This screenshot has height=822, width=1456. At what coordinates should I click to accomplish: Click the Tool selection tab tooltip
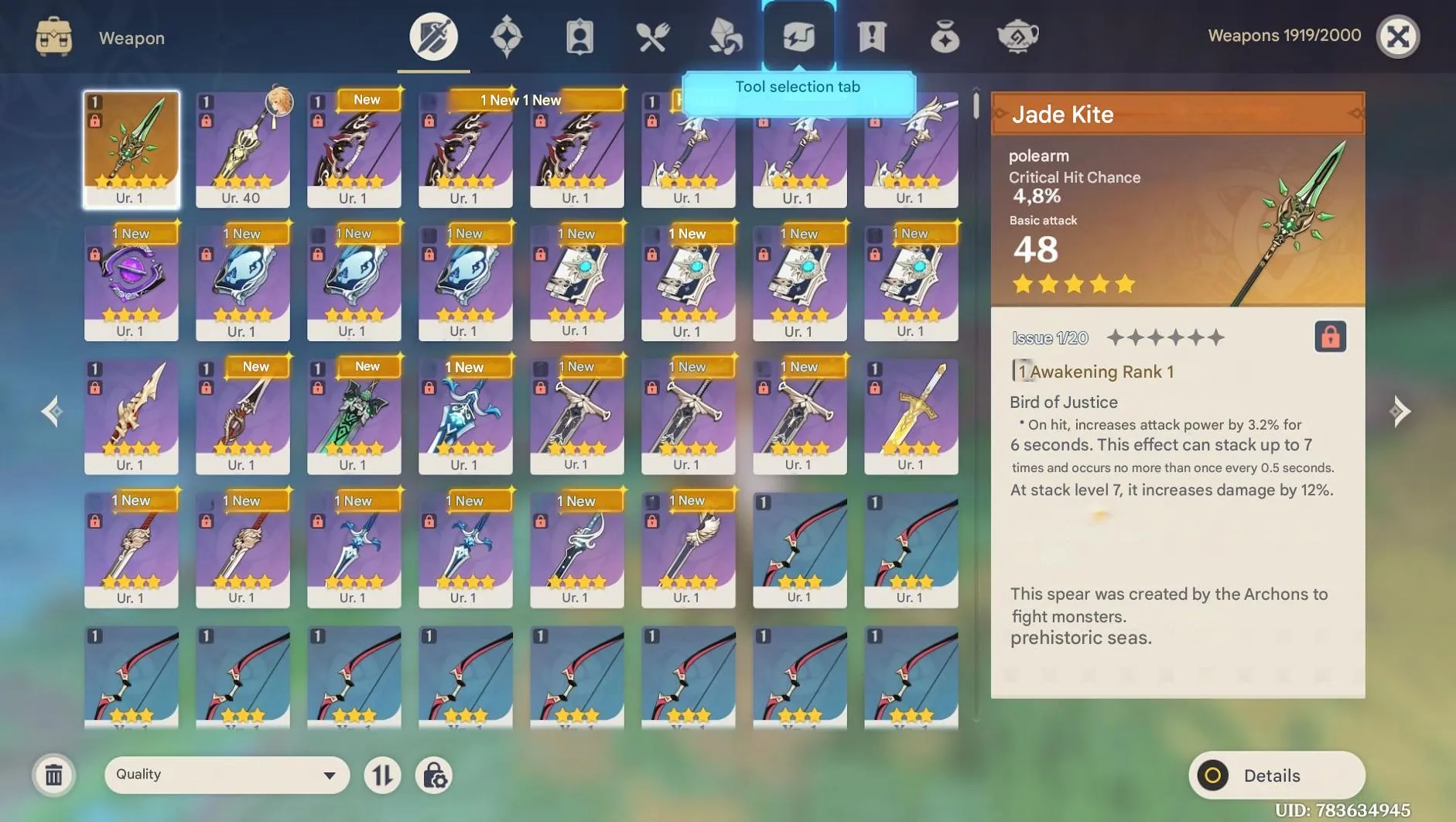click(x=798, y=87)
